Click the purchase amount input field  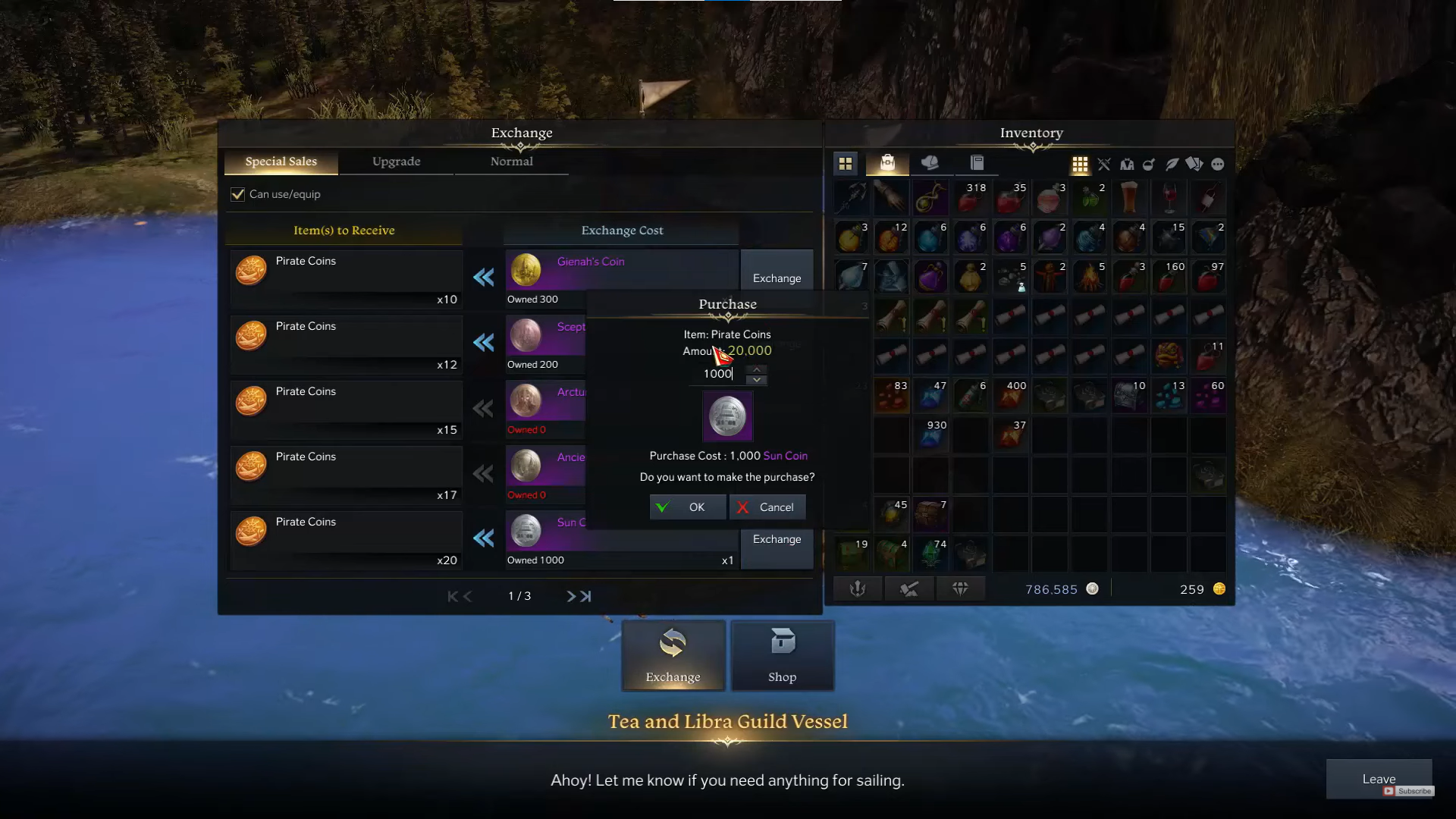[x=717, y=374]
